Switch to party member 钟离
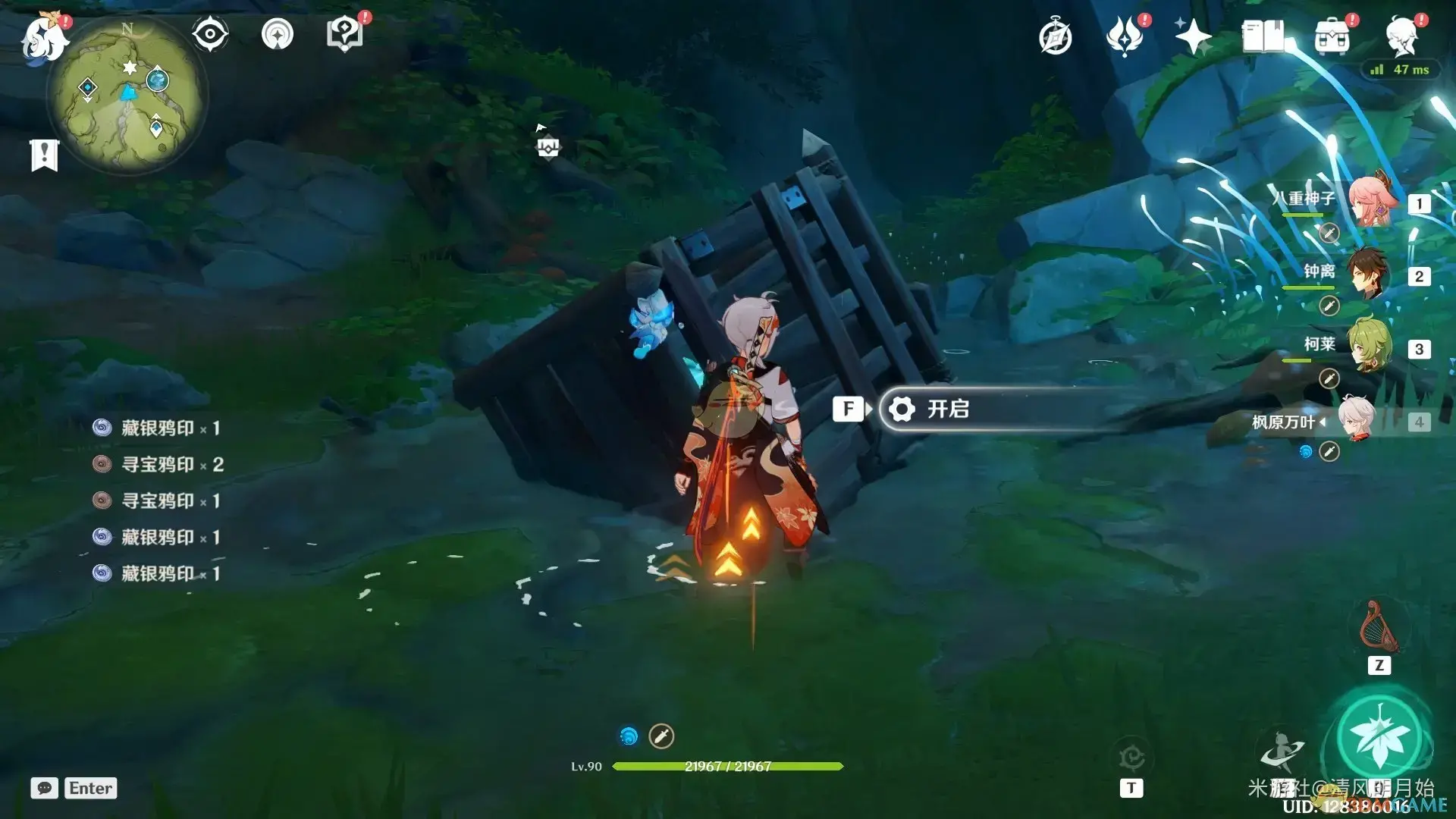 coord(1370,274)
